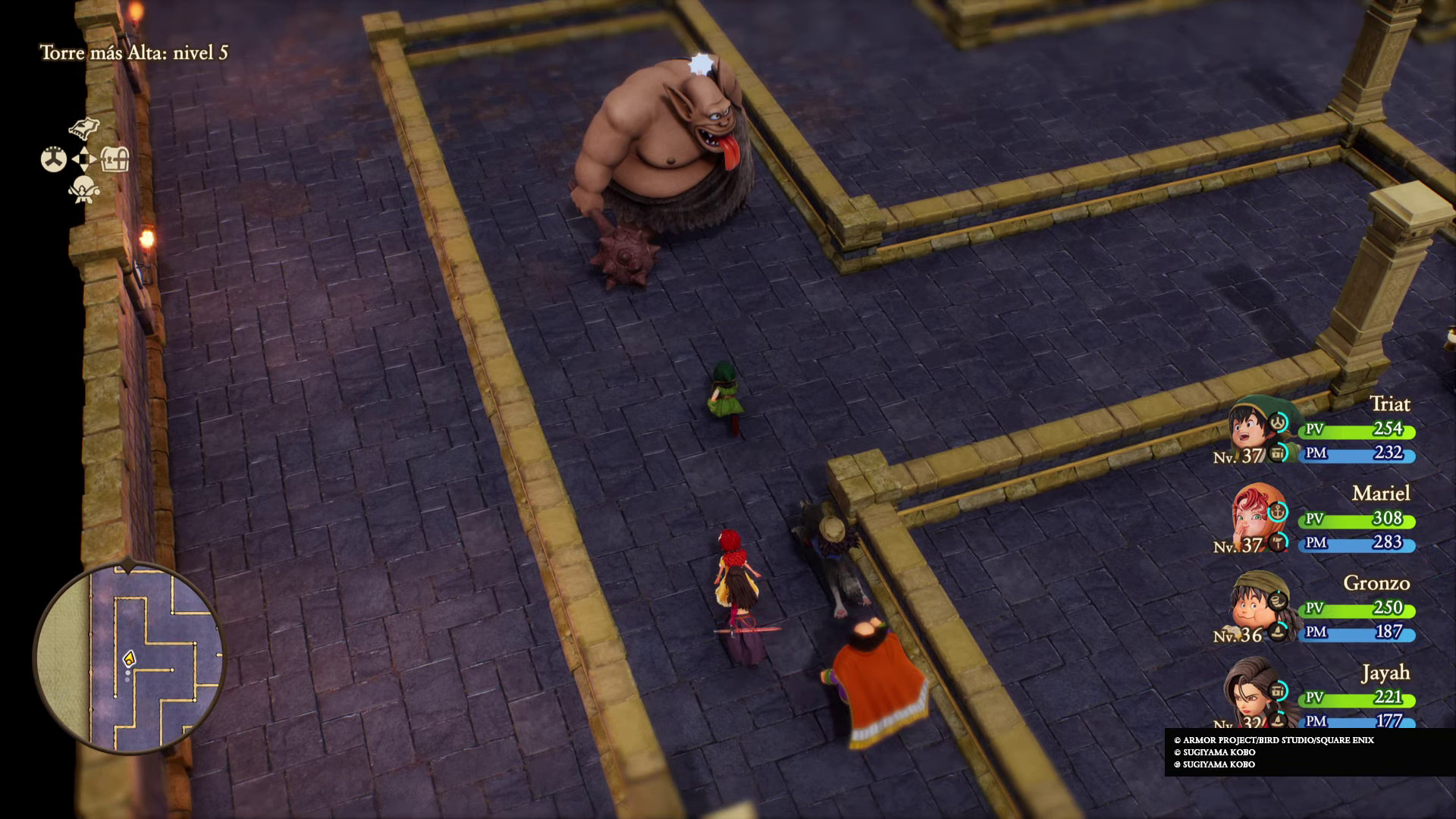Open the flying carpet shortcut icon
Screen dimensions: 1456x819
pos(84,127)
